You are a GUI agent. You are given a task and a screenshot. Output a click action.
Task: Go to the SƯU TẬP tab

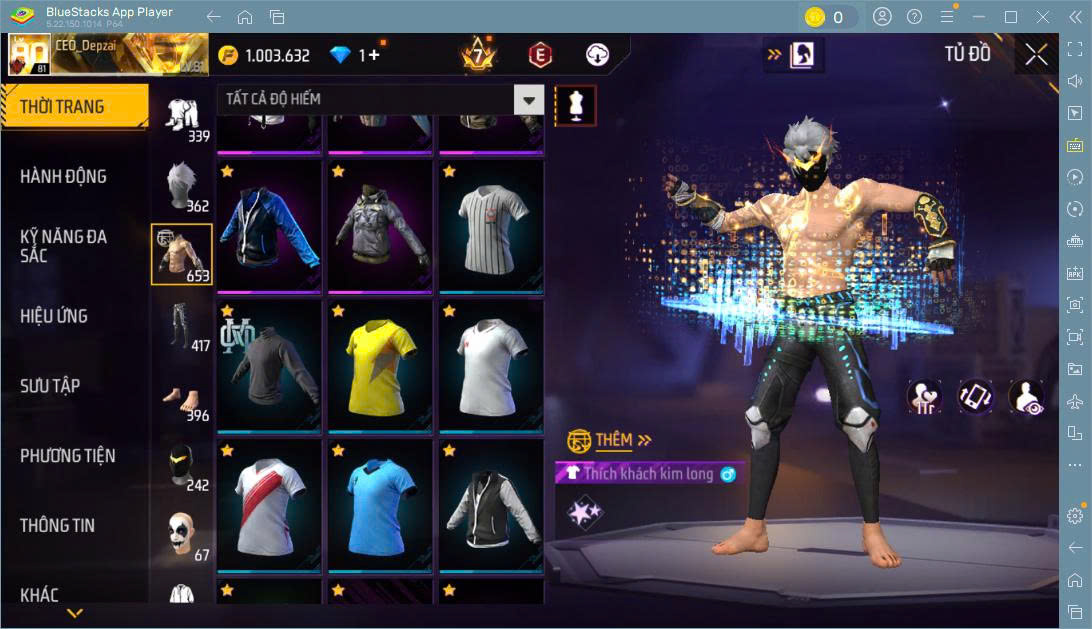50,386
